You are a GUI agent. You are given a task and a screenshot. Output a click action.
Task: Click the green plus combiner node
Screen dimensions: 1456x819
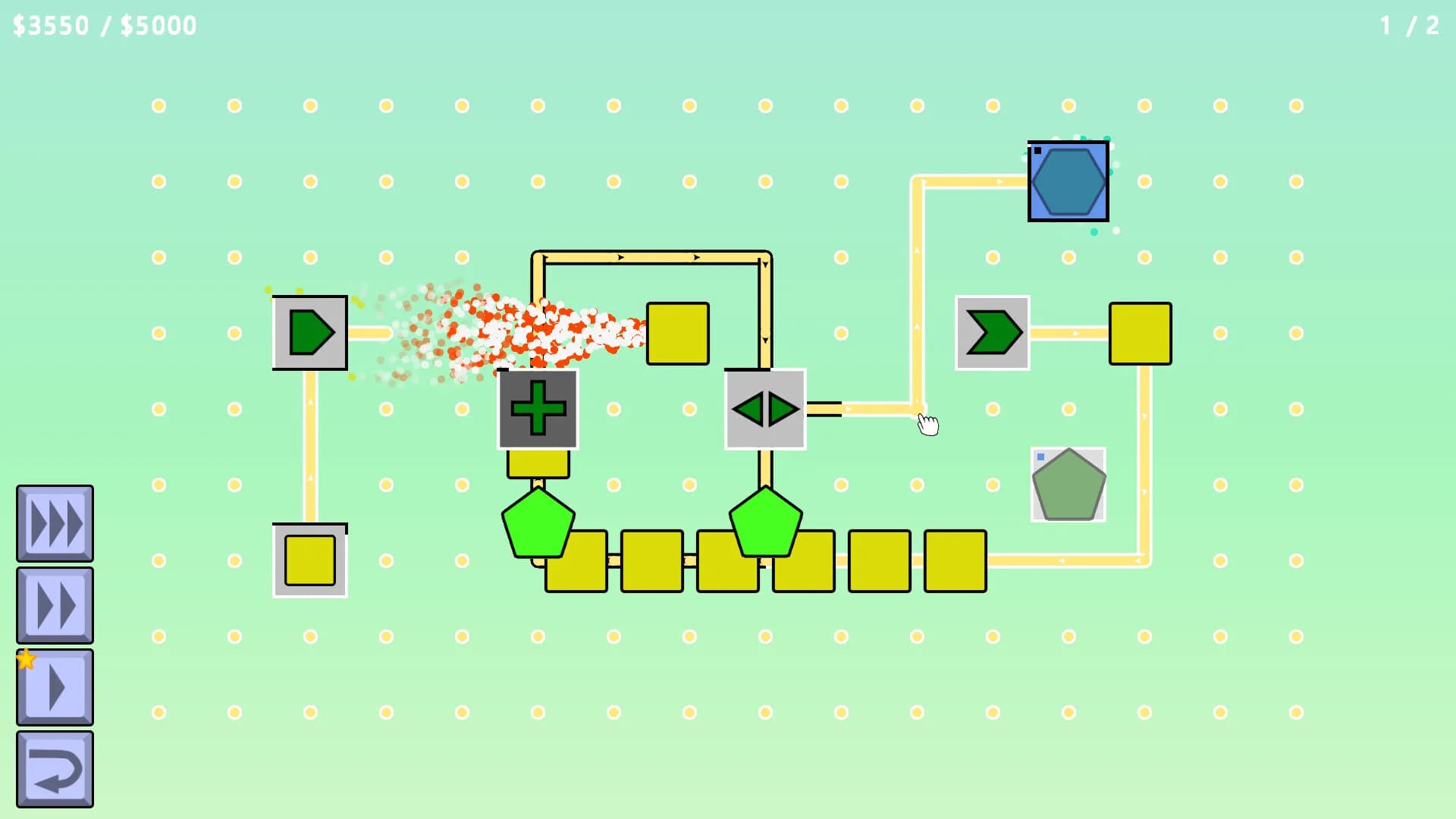point(538,408)
